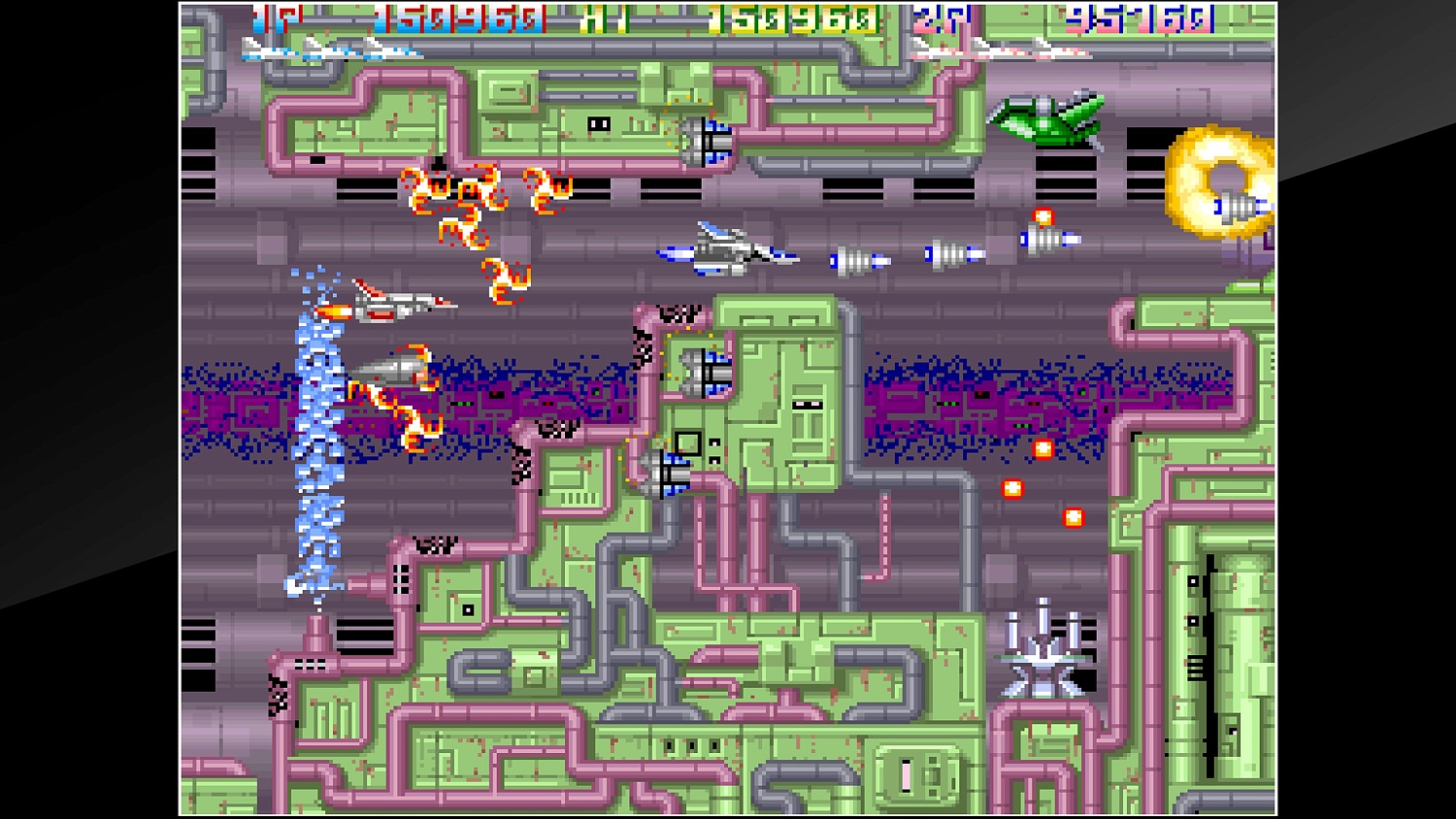Click the red enemy orb near the explosion
The height and width of the screenshot is (819, 1456).
[1044, 215]
